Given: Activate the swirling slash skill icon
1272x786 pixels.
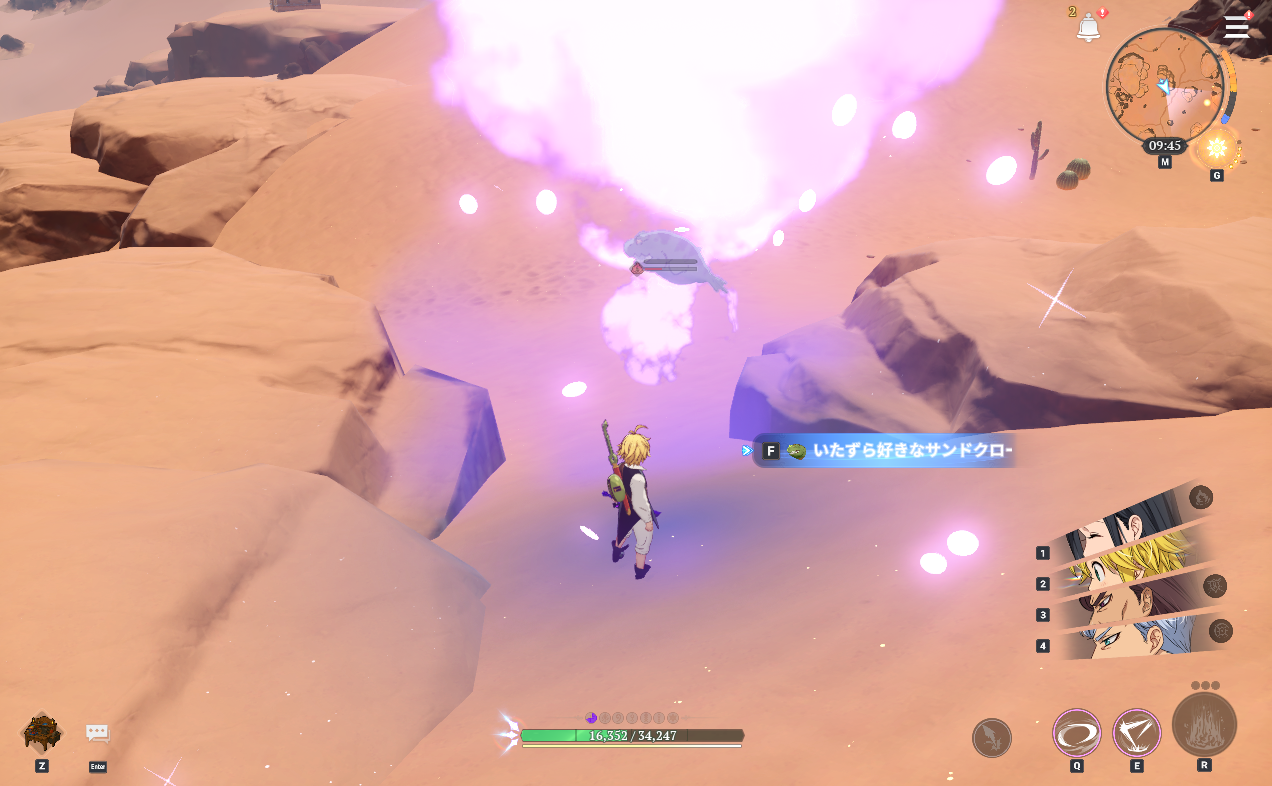Looking at the screenshot, I should click(1077, 733).
